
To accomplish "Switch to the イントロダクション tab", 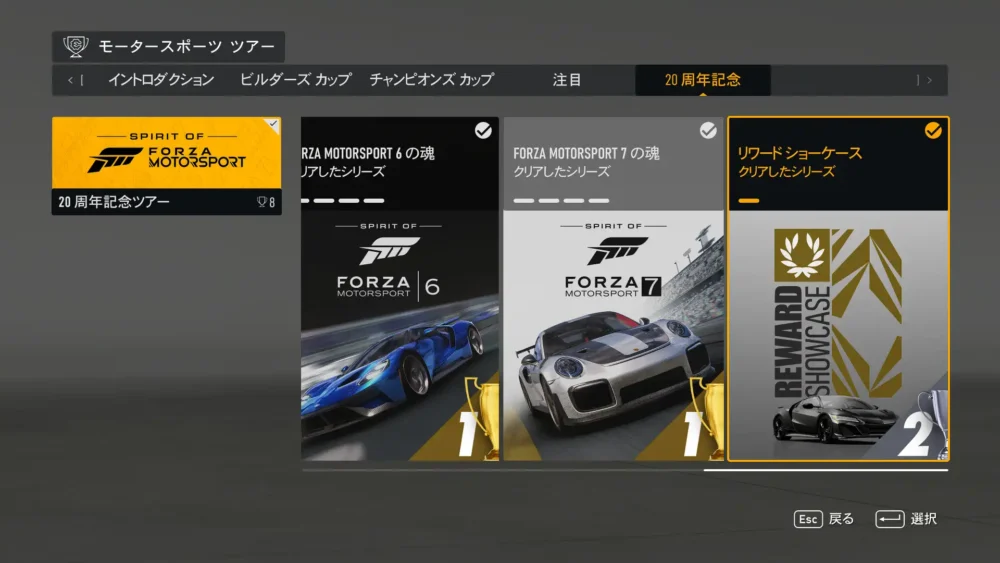I will point(161,80).
